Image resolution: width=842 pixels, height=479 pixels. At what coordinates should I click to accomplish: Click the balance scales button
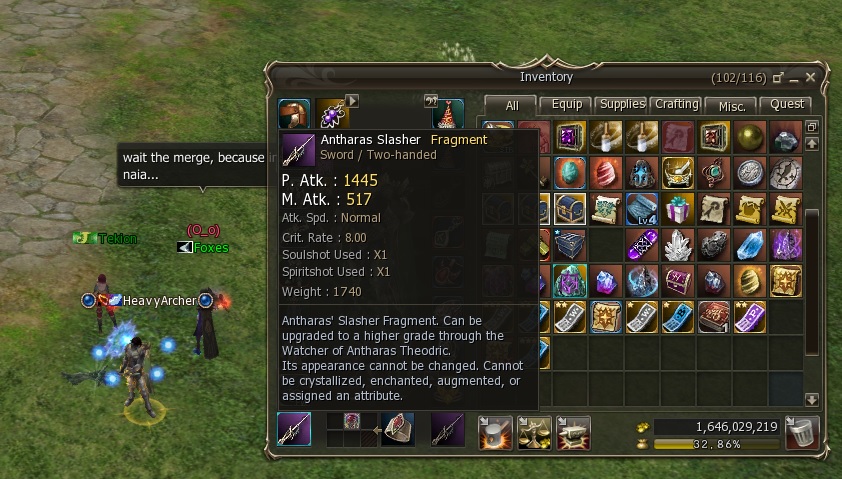pos(534,431)
